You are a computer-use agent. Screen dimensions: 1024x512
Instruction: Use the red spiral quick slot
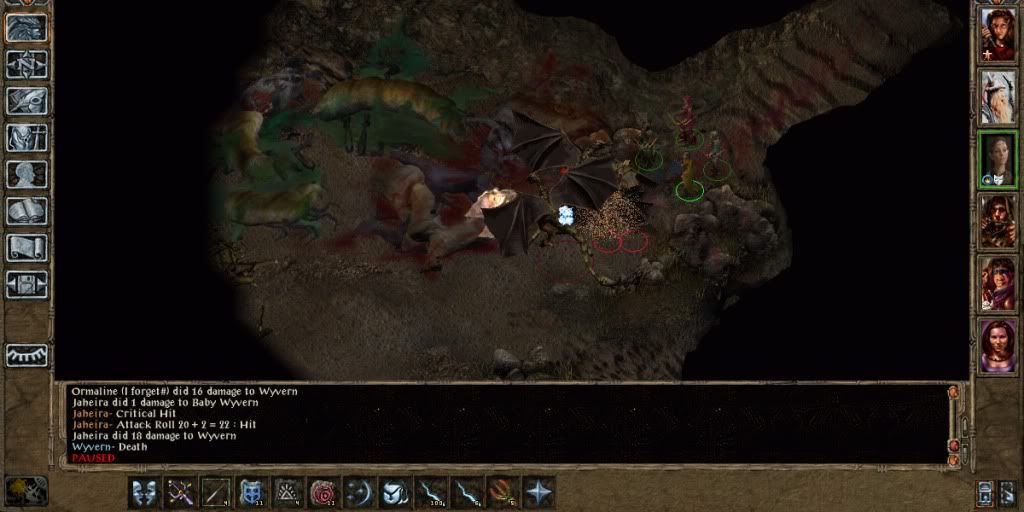coord(323,492)
